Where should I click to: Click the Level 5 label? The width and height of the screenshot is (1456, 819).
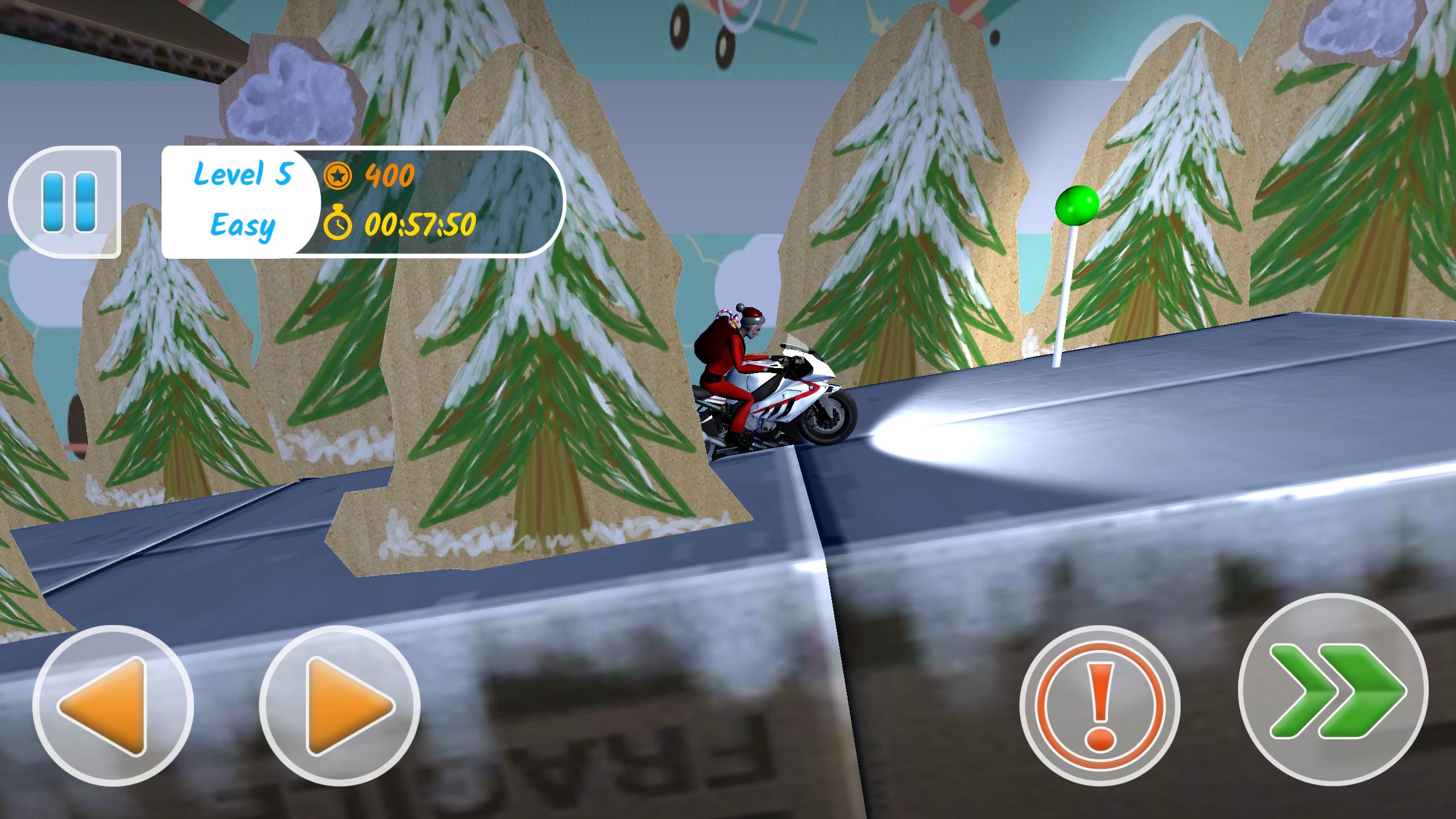tap(243, 176)
